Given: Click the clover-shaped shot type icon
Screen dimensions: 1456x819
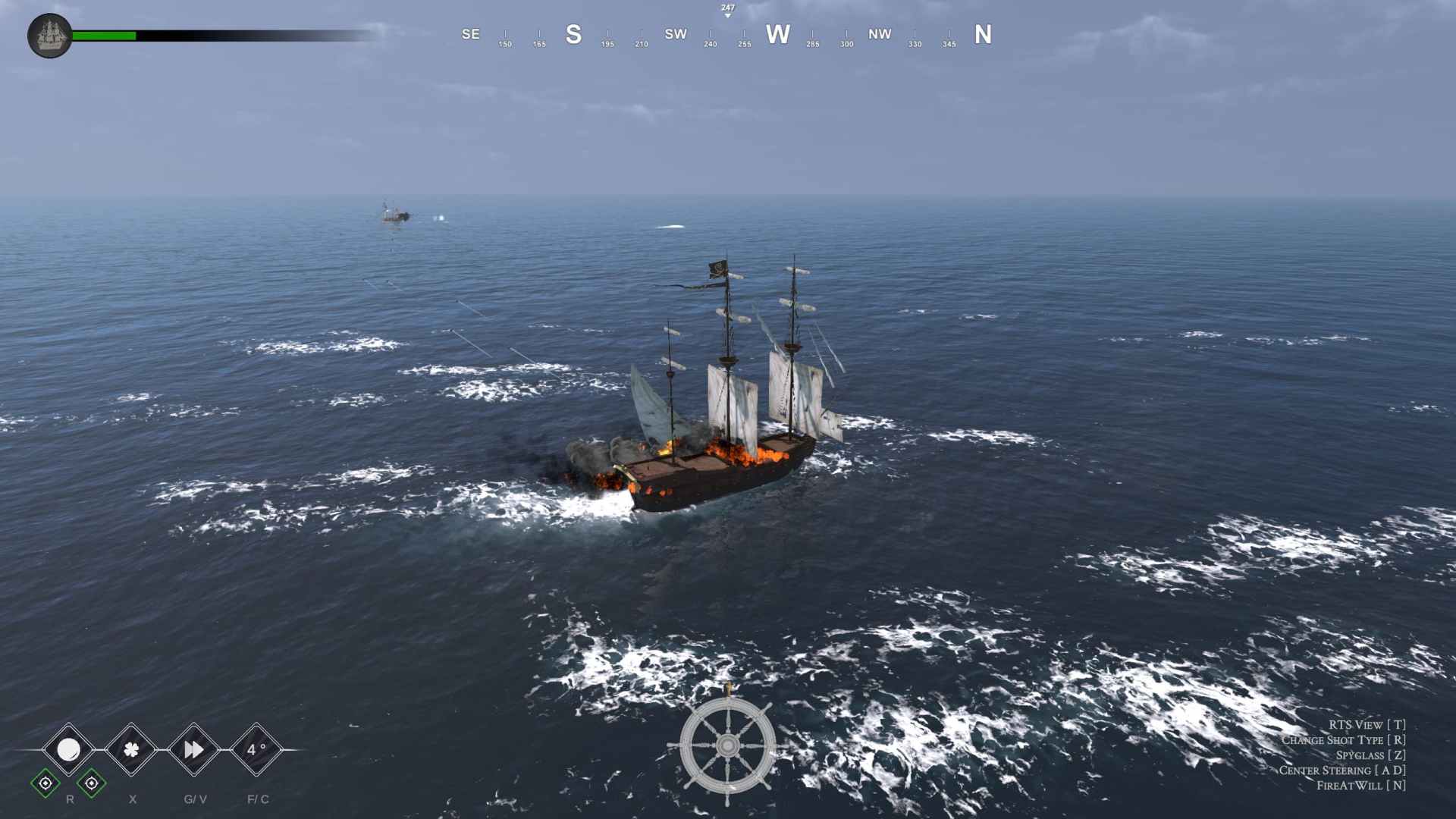Looking at the screenshot, I should pos(130,751).
